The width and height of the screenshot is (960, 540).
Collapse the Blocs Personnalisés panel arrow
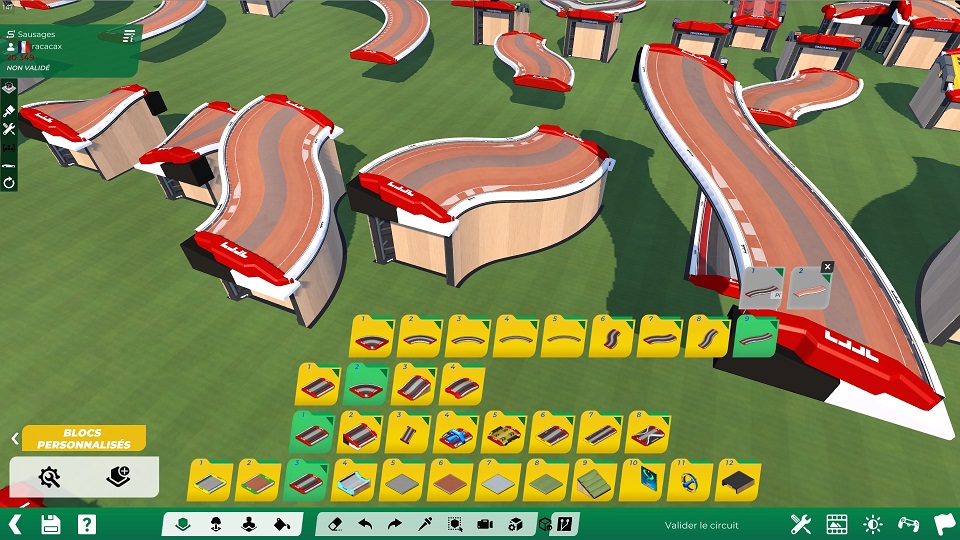coord(15,438)
